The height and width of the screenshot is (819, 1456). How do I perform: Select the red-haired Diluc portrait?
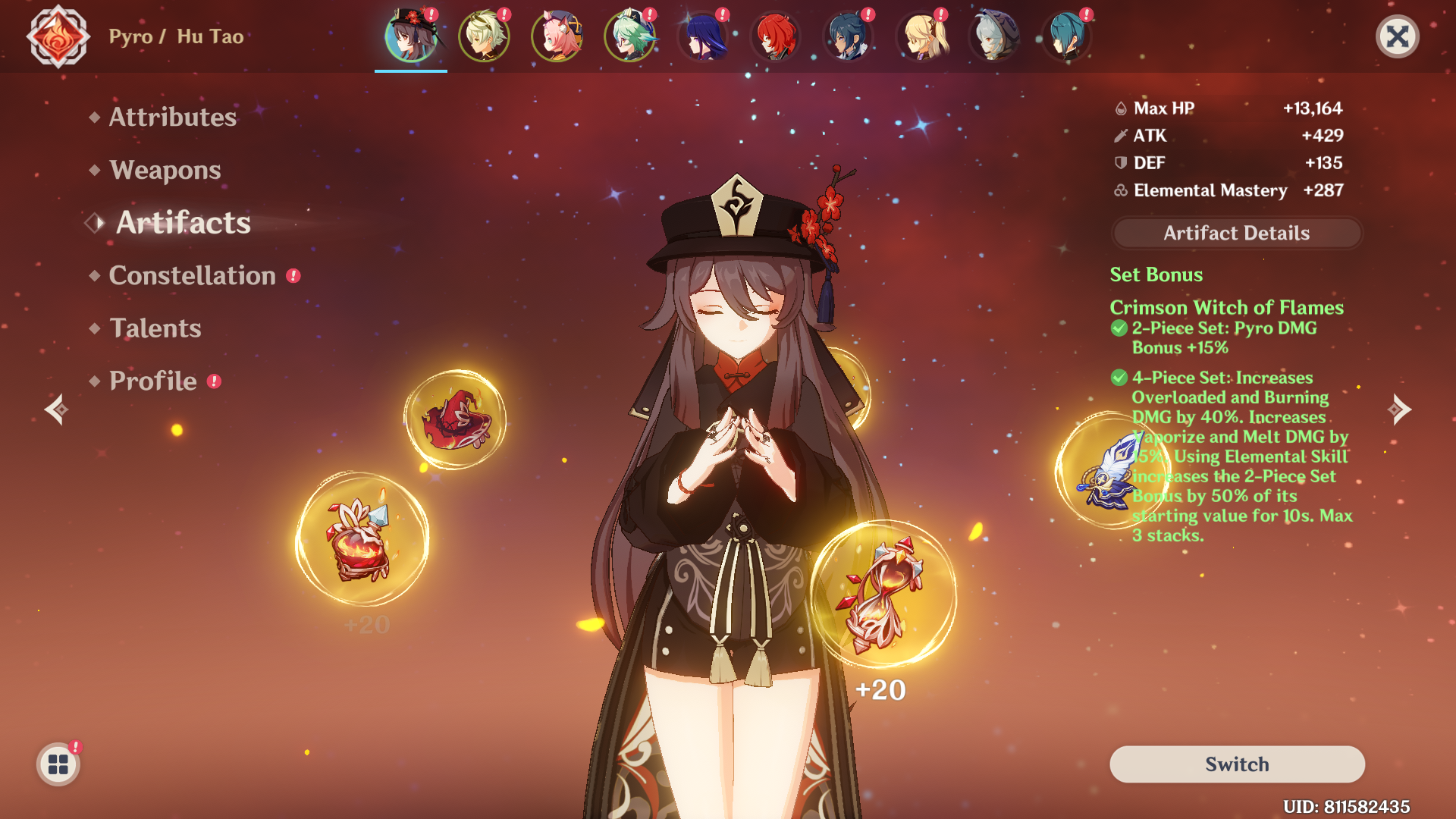775,36
